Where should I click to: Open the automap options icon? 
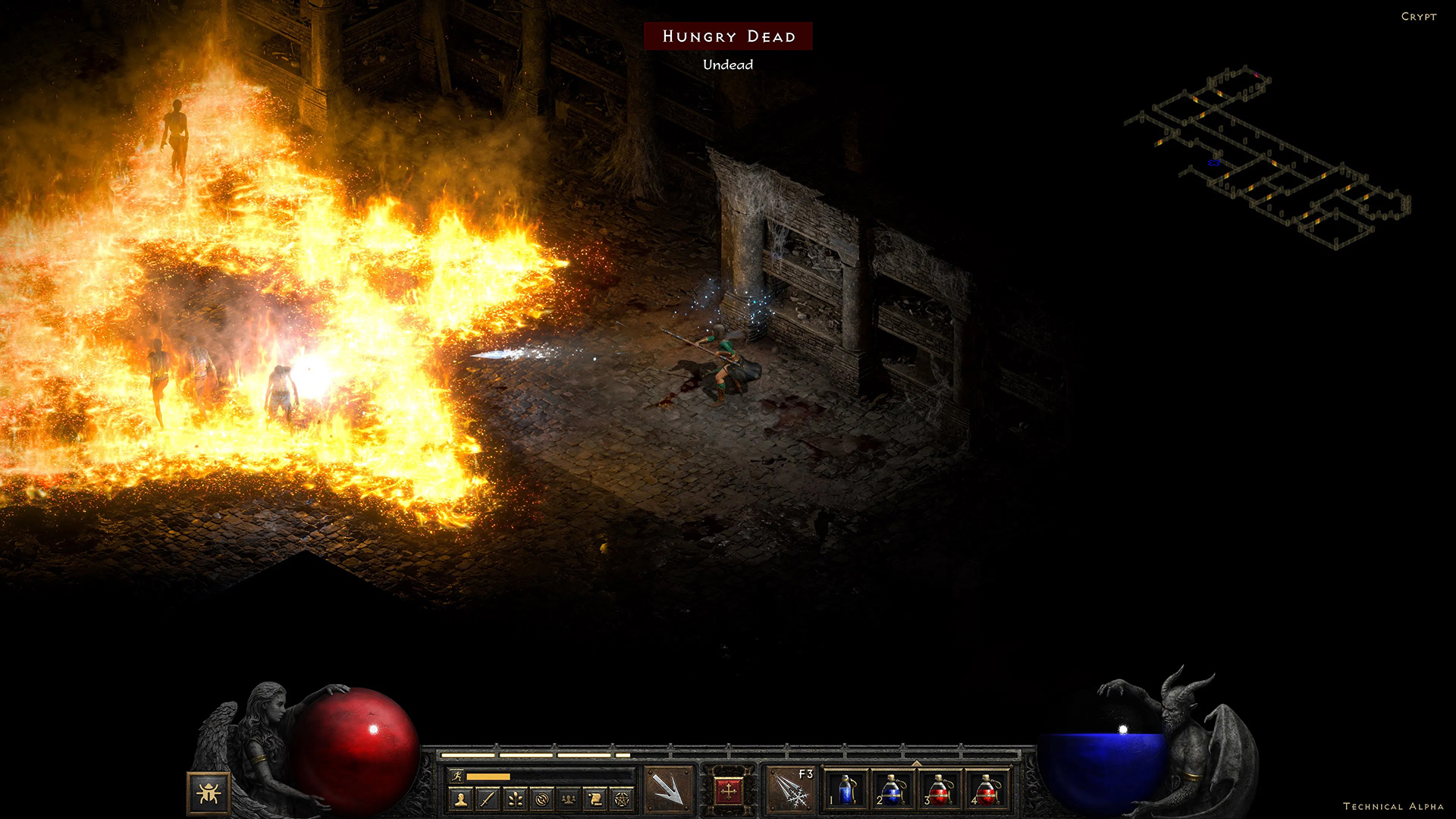coord(543,800)
